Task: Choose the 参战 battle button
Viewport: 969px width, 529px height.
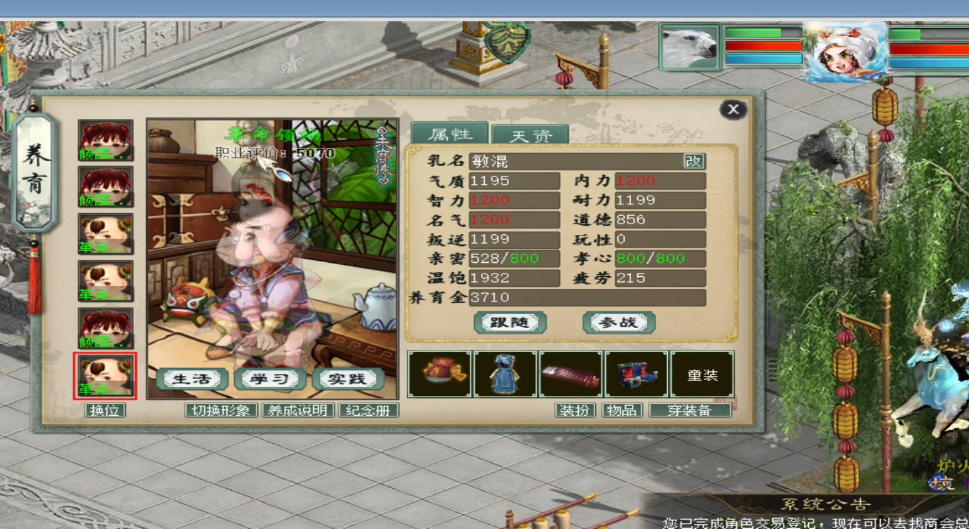Action: pos(619,322)
